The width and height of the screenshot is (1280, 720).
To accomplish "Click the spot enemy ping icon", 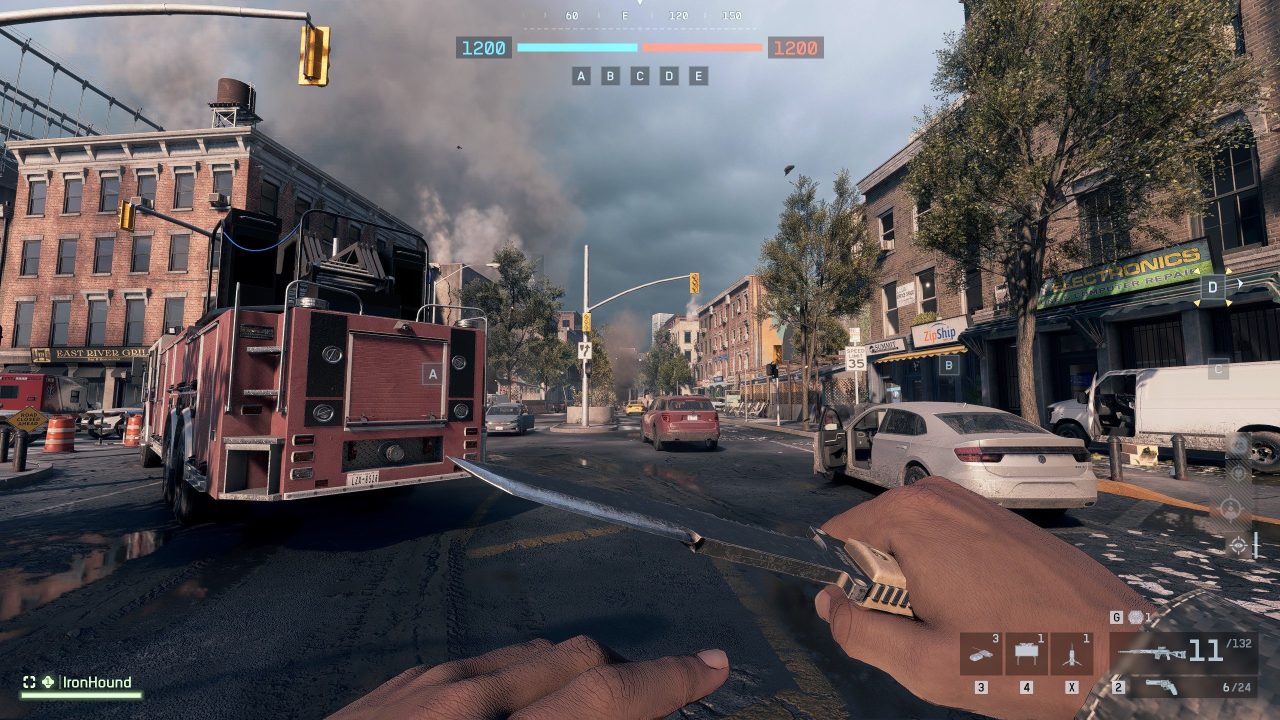I will (1239, 546).
